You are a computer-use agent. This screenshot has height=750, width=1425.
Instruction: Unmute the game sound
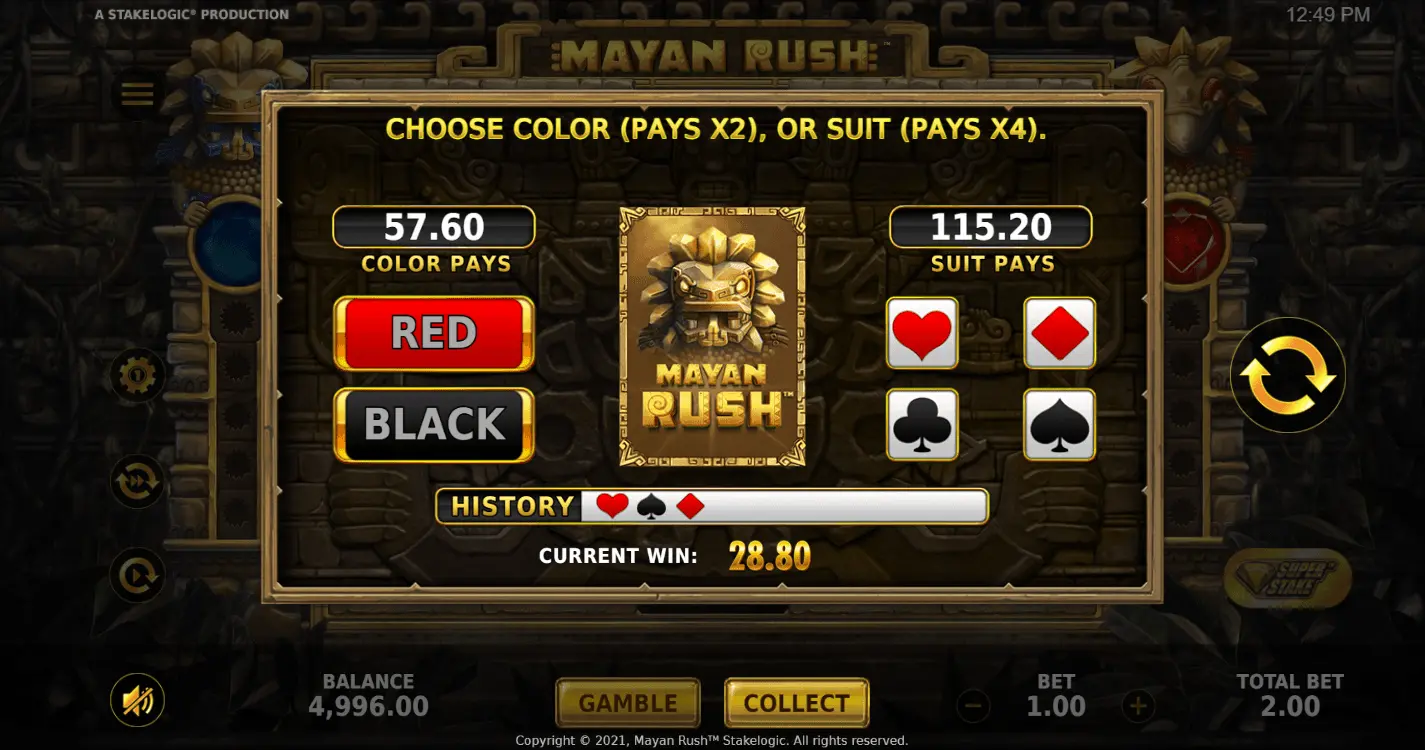(x=137, y=700)
